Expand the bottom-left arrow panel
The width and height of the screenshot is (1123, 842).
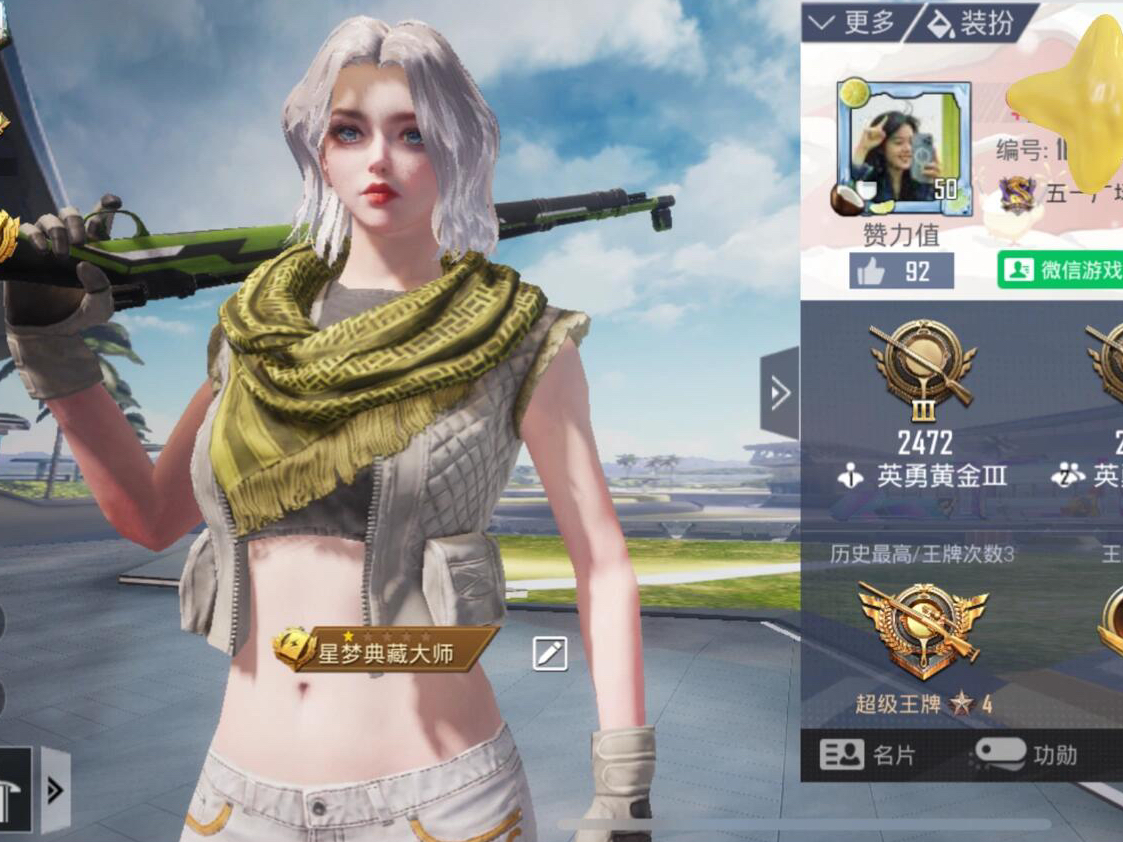[x=55, y=790]
